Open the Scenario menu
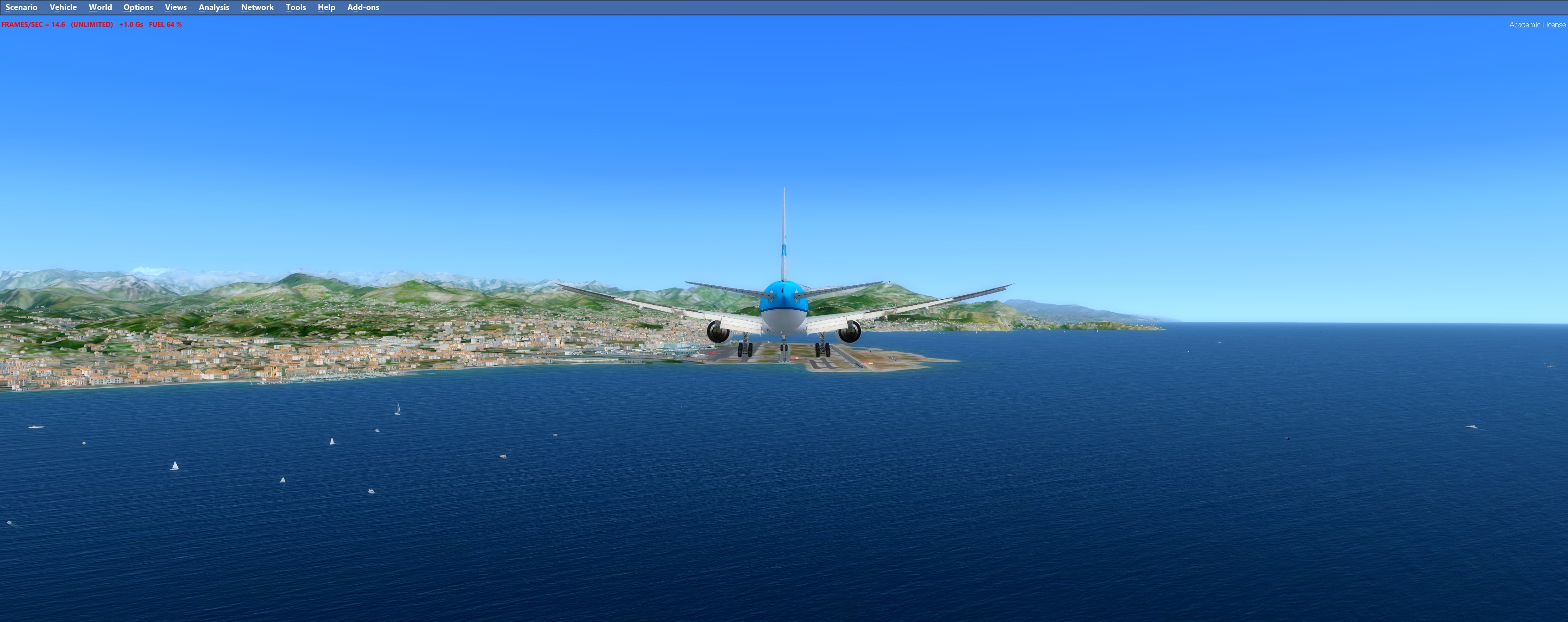This screenshot has height=622, width=1568. pos(21,7)
